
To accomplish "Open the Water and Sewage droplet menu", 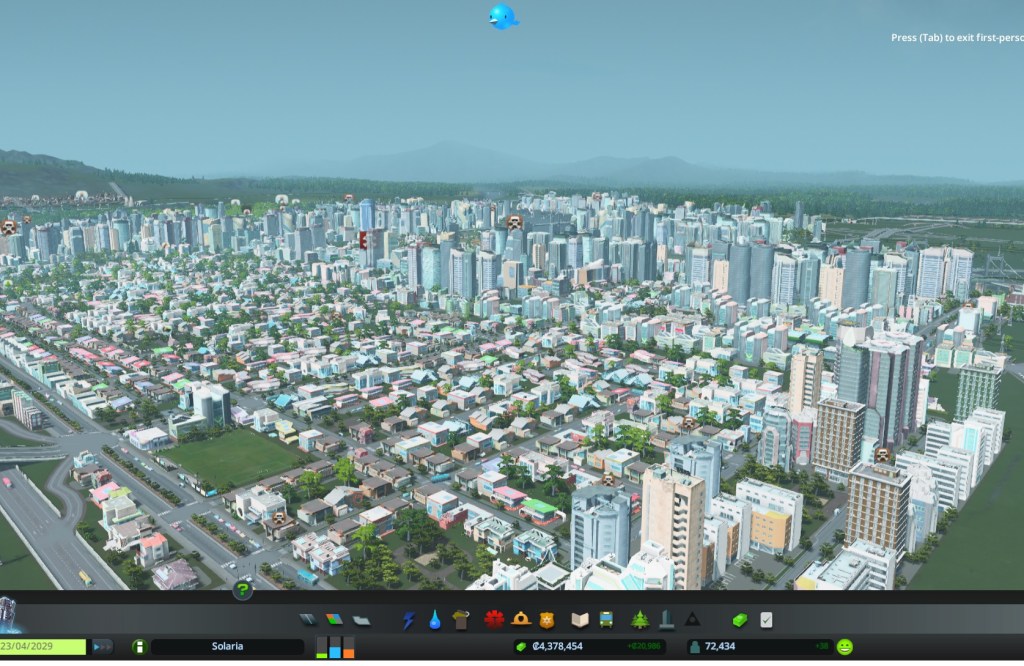I will (x=435, y=620).
